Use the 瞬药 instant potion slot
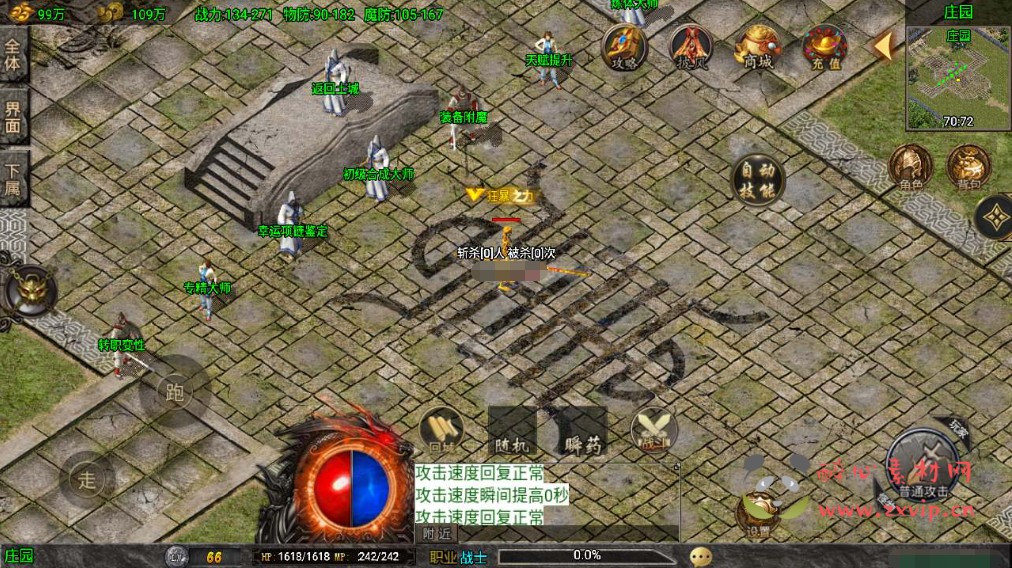The height and width of the screenshot is (568, 1012). (582, 431)
